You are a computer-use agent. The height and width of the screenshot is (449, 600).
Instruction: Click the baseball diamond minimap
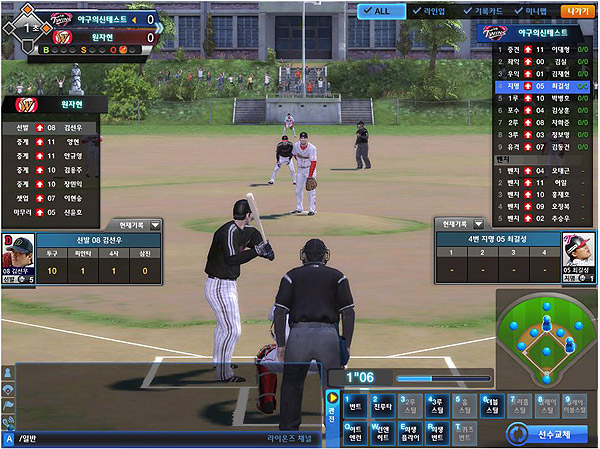[x=546, y=340]
